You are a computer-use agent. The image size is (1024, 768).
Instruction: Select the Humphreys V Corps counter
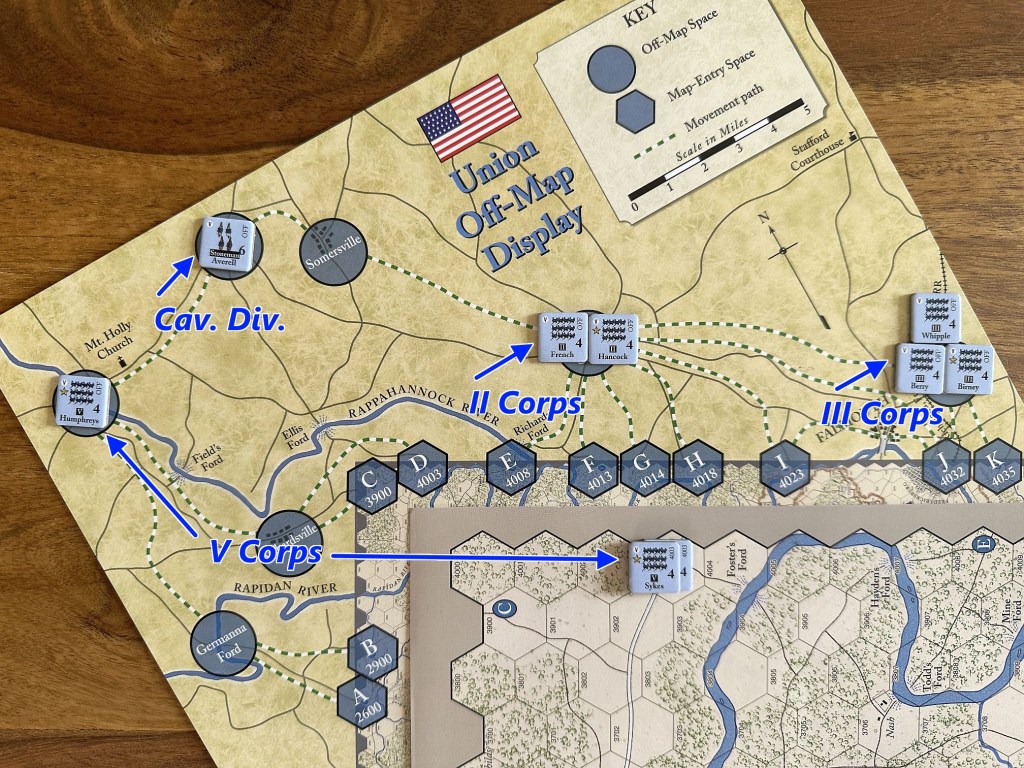coord(85,401)
